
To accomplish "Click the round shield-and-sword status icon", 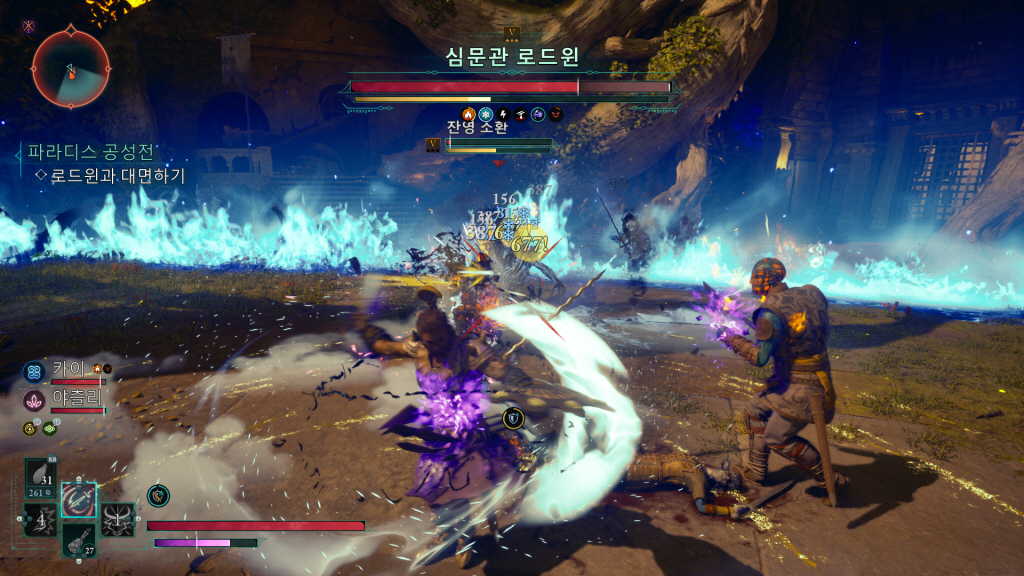I will point(157,494).
